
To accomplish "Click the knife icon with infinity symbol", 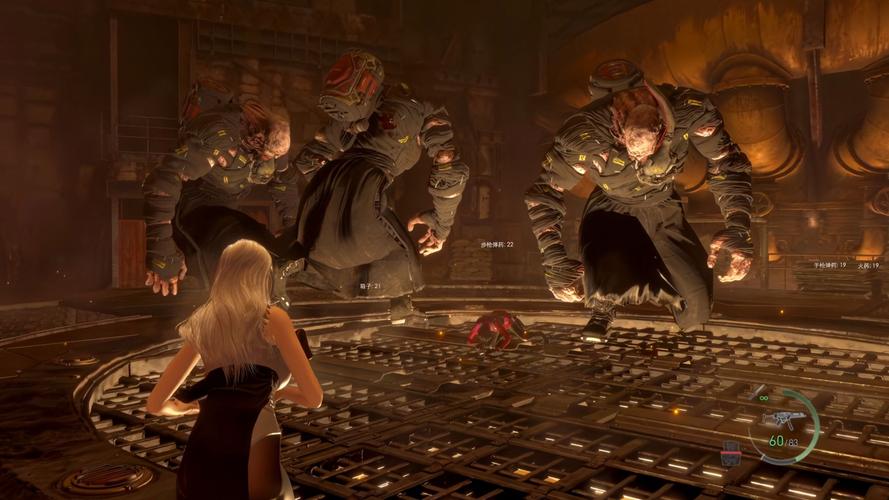I will (x=759, y=391).
